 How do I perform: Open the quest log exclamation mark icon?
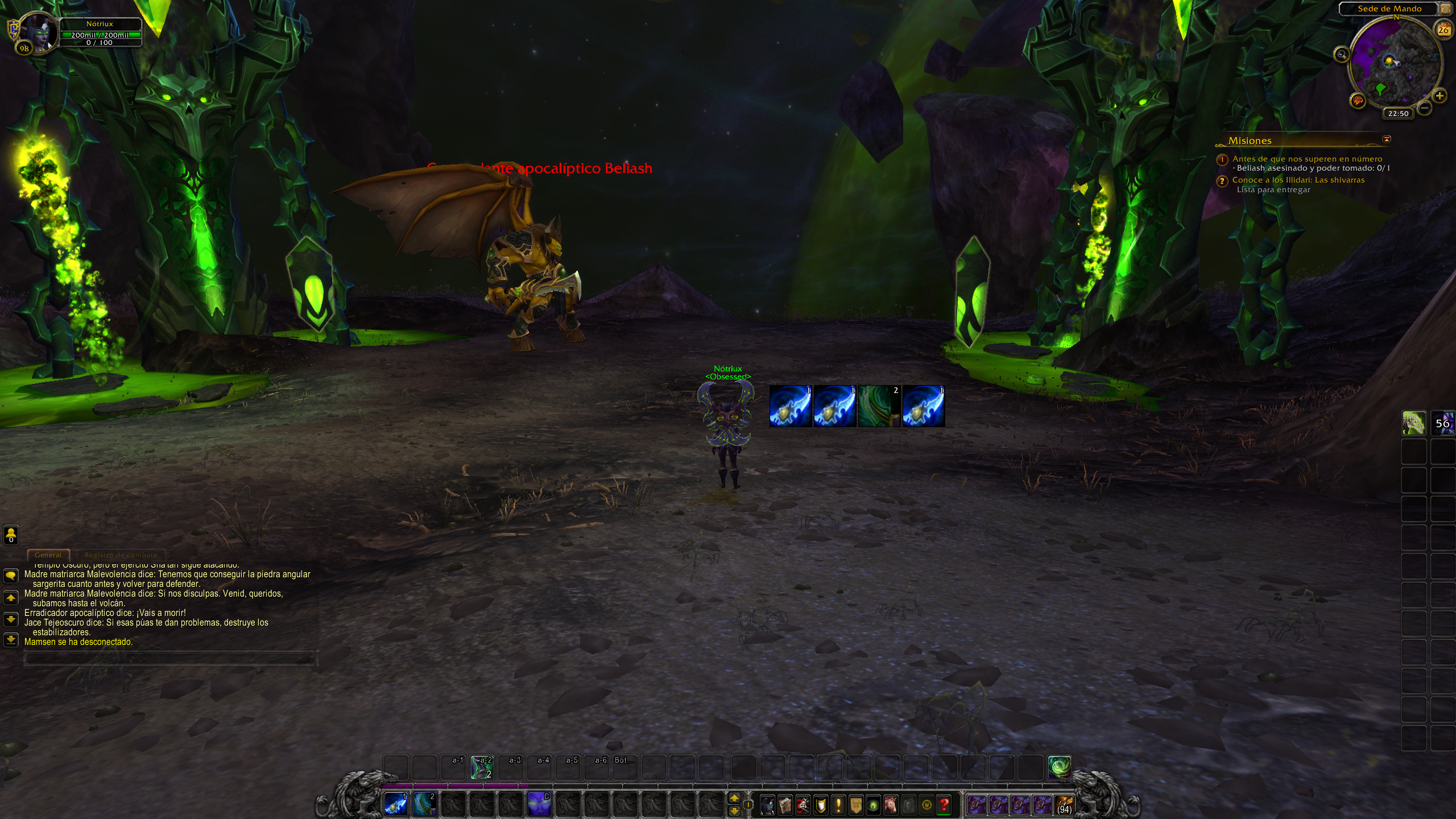coord(838,805)
